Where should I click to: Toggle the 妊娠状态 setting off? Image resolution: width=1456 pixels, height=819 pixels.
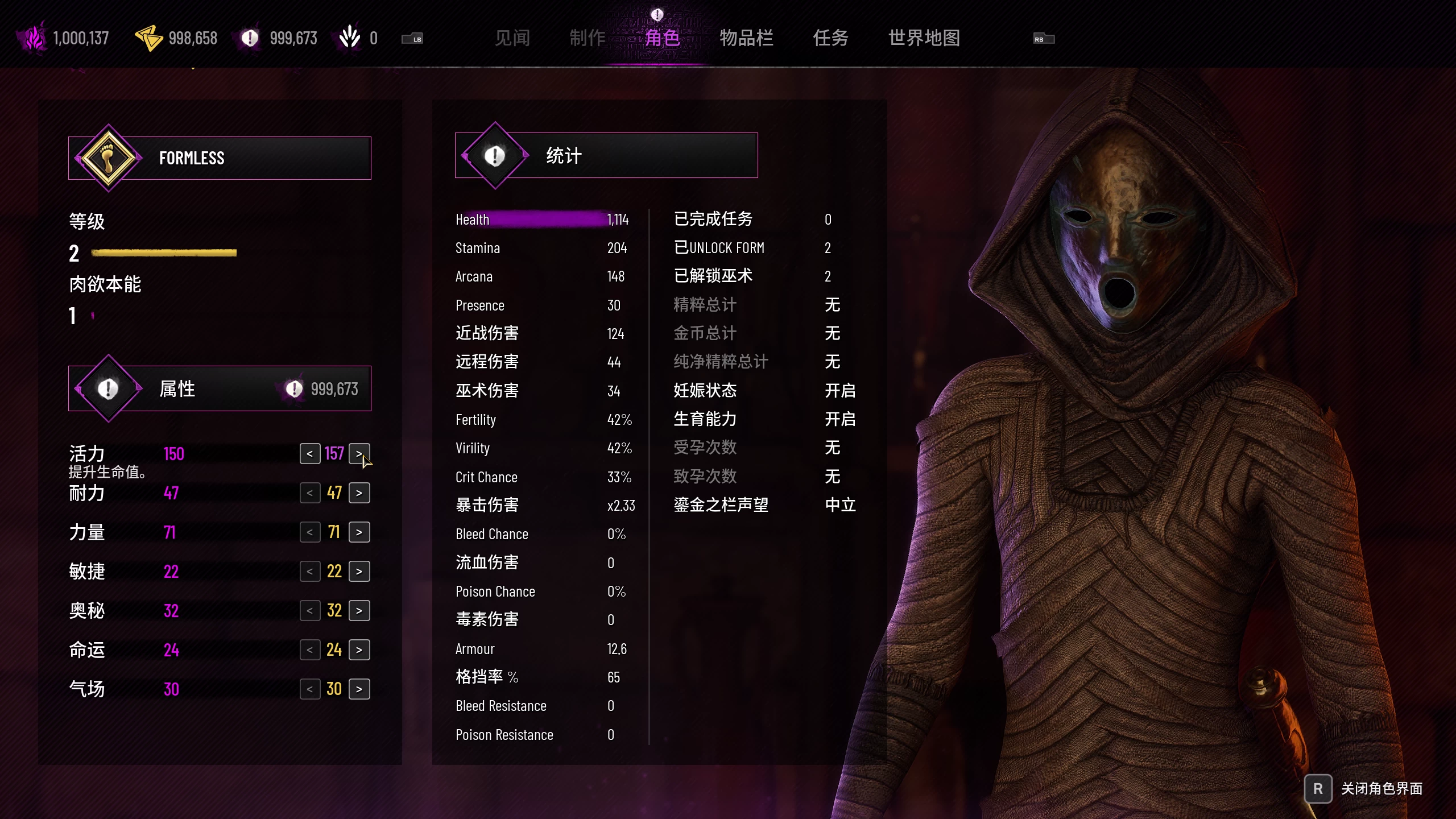(840, 391)
